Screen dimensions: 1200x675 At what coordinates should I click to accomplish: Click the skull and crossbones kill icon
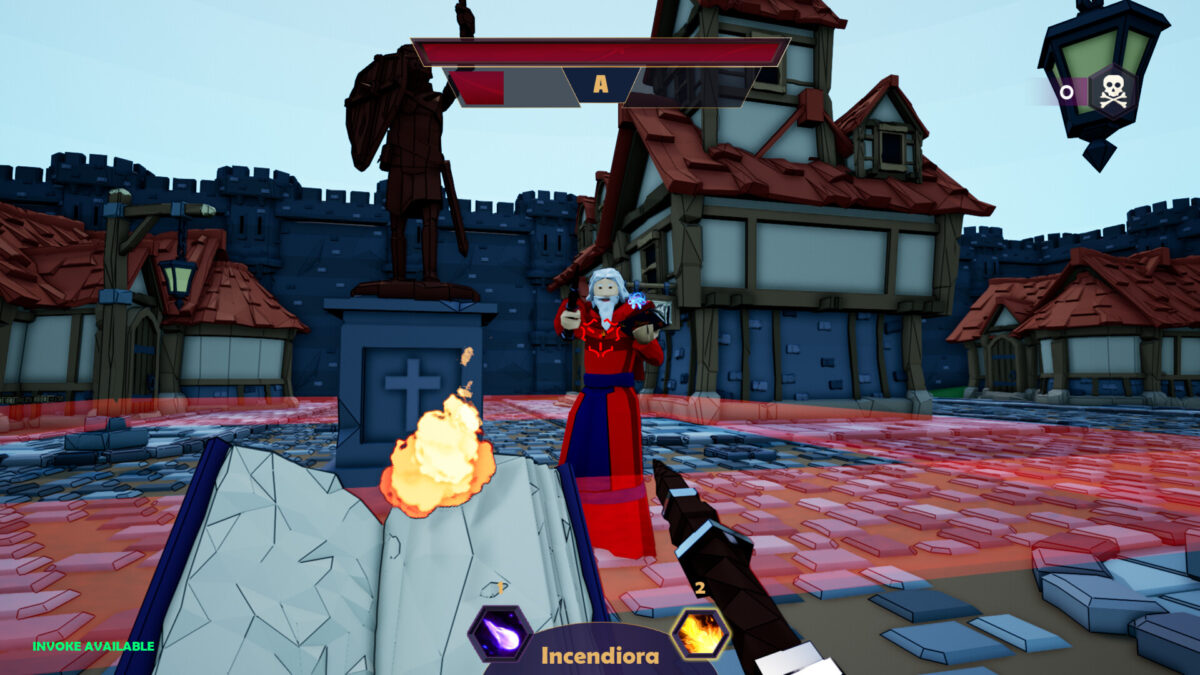pos(1112,93)
